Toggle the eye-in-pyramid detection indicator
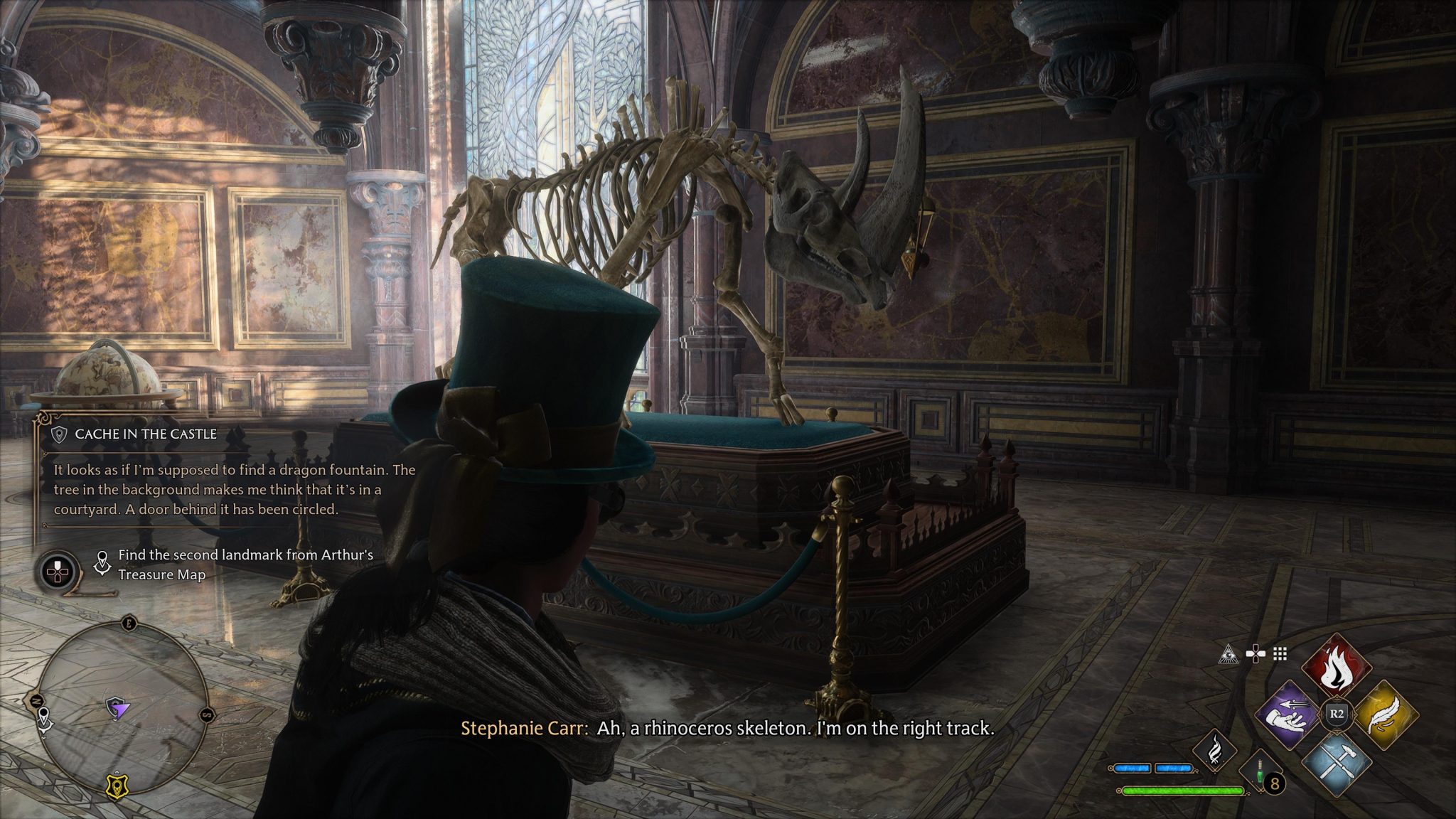 point(1228,654)
